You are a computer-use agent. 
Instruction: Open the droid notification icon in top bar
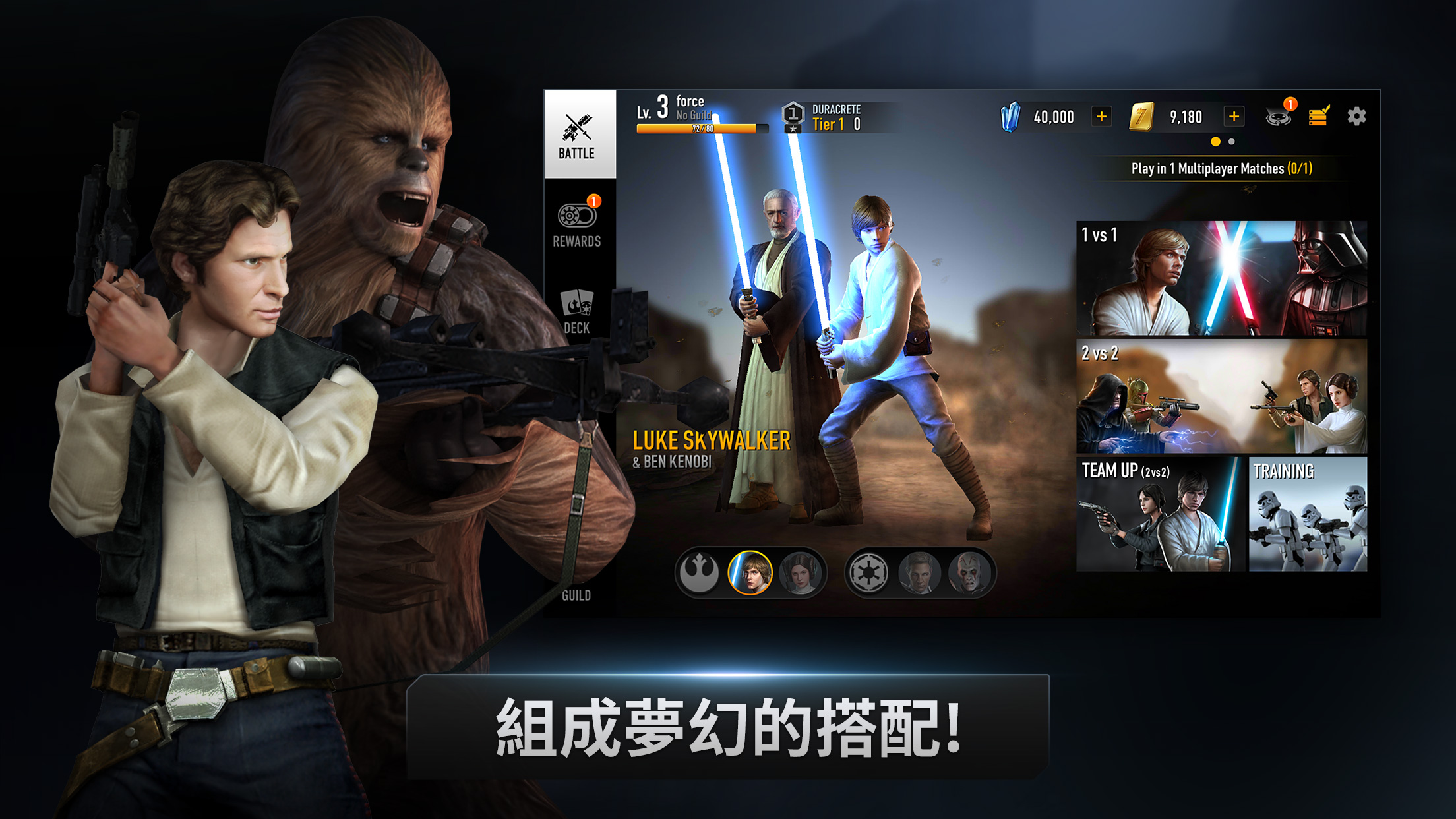click(x=1278, y=116)
